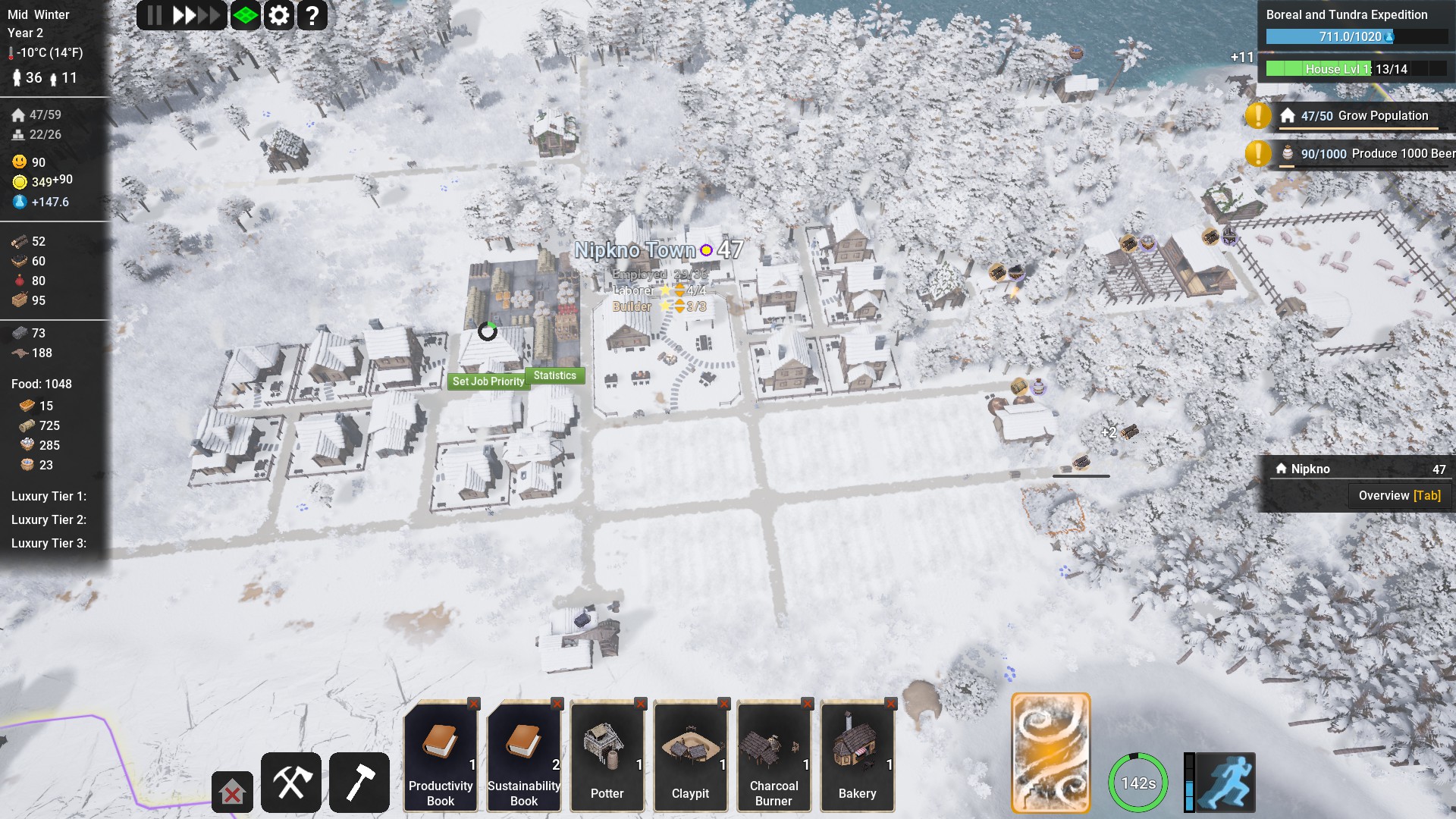Toggle the green layers overlay
The width and height of the screenshot is (1456, 819).
pos(246,15)
